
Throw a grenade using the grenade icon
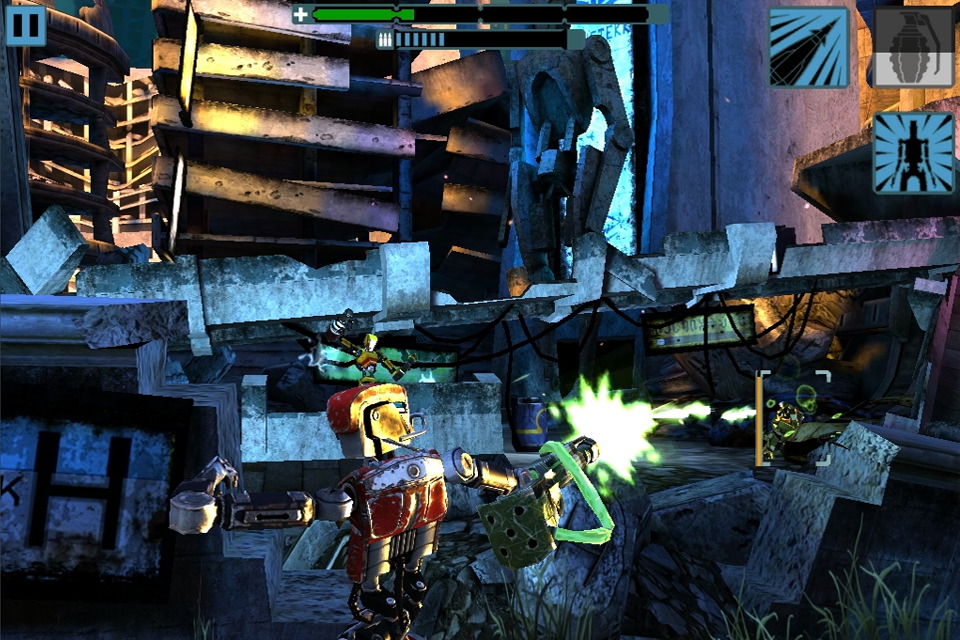click(x=914, y=47)
